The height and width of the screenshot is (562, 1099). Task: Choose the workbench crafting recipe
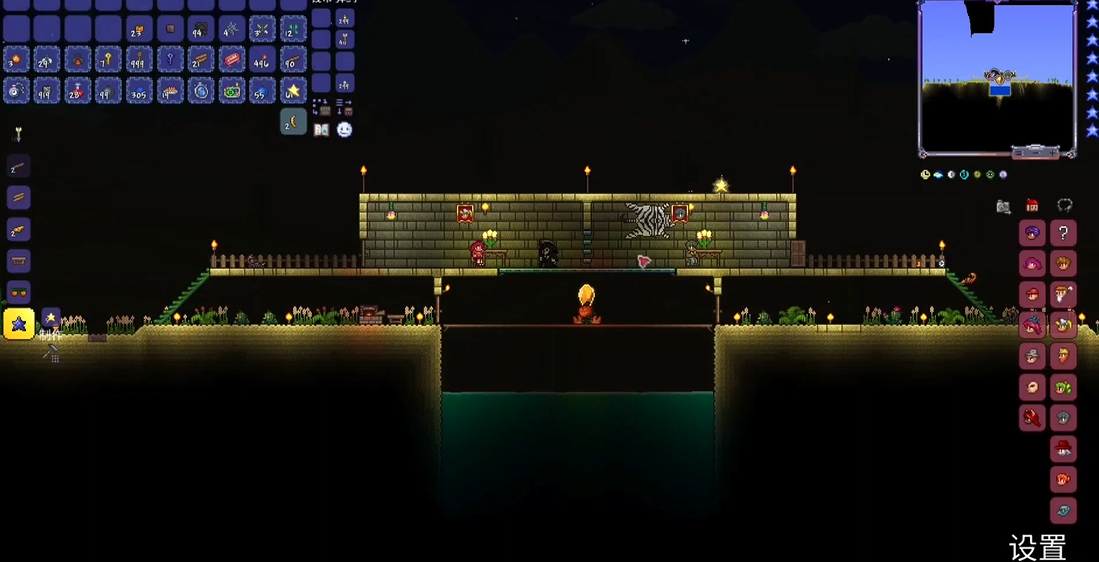(x=19, y=261)
